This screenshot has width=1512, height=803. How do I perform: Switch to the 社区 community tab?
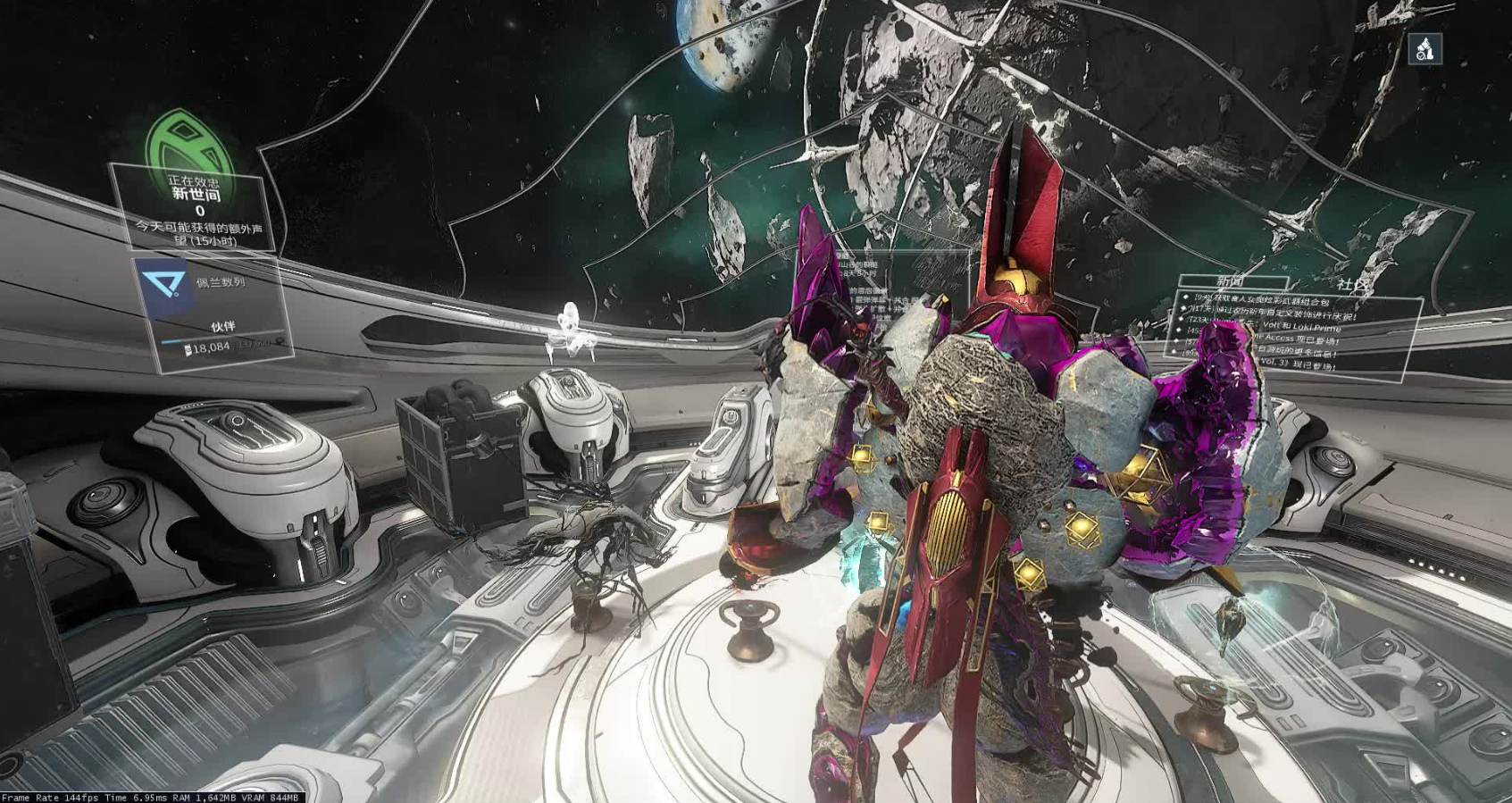(x=1352, y=285)
